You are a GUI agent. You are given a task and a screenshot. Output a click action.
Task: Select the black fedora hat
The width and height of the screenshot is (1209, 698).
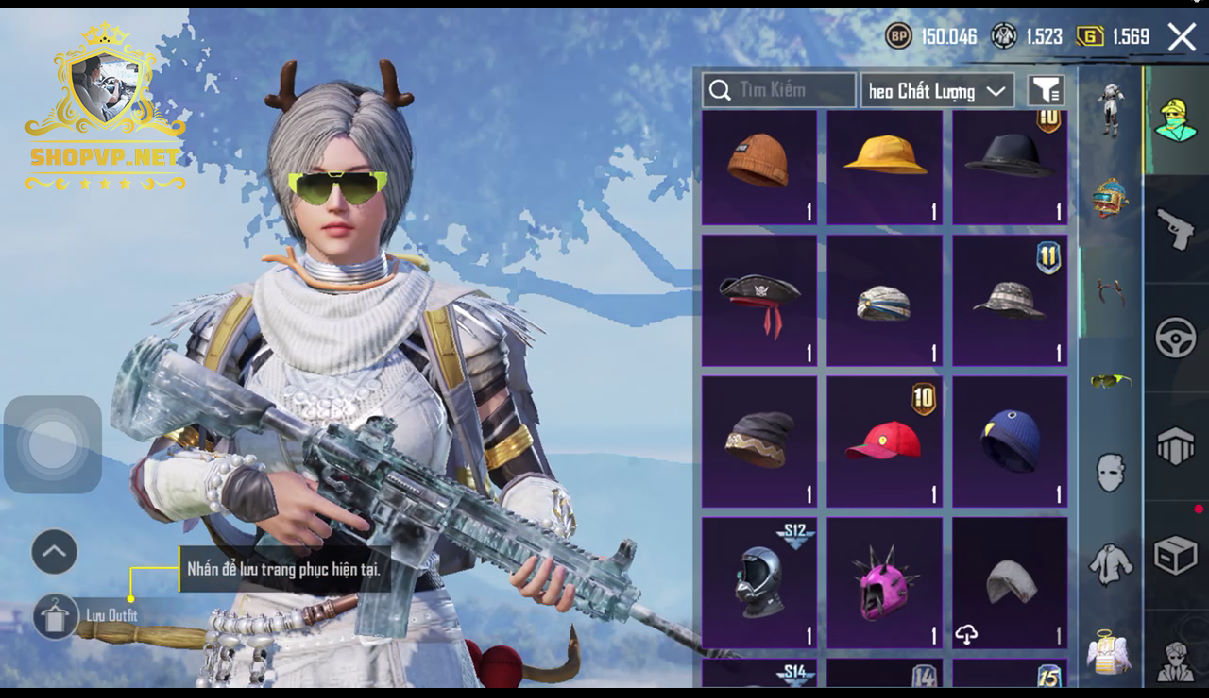tap(1009, 166)
